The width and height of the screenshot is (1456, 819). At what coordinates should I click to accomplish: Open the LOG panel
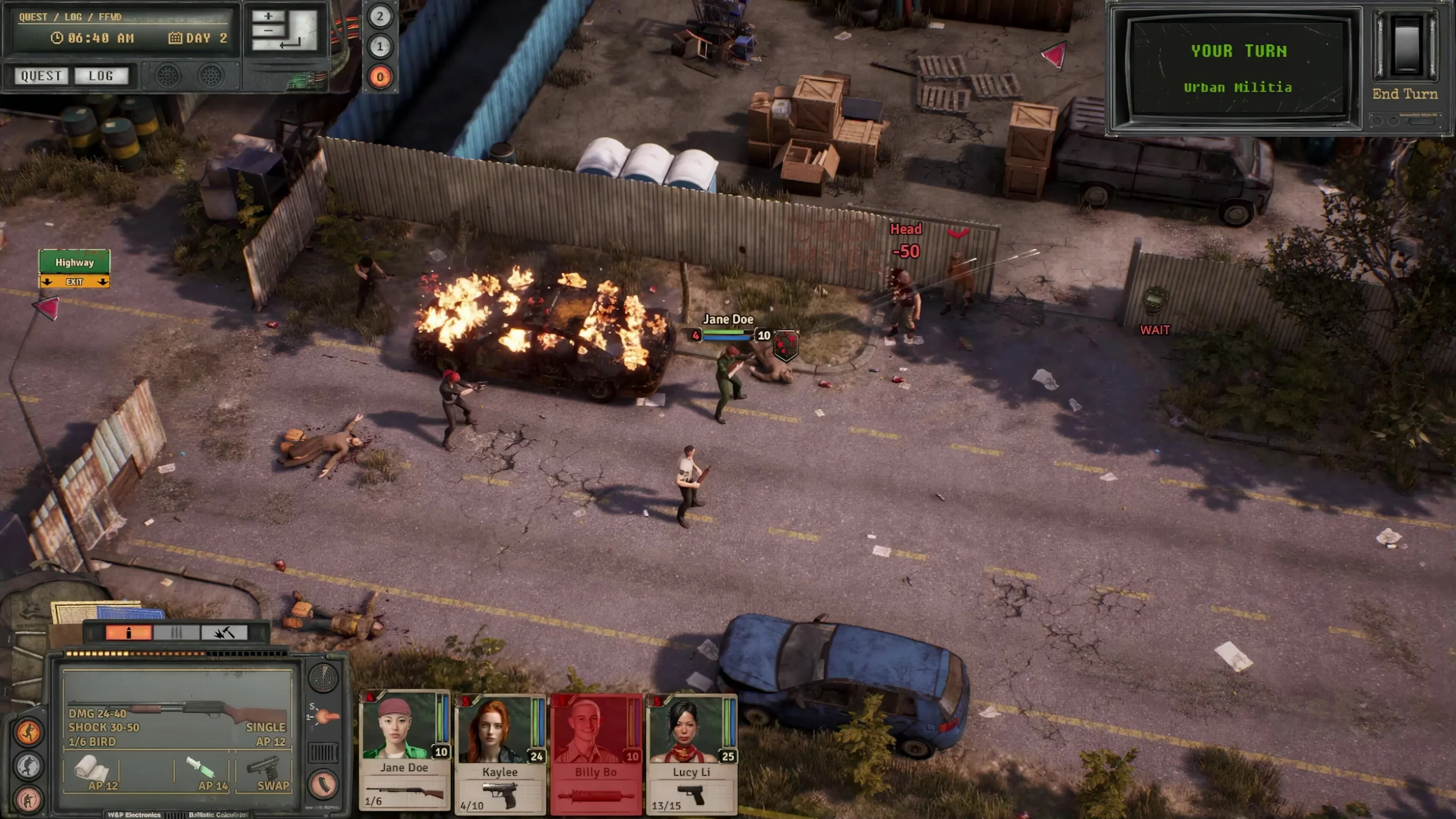pyautogui.click(x=101, y=76)
